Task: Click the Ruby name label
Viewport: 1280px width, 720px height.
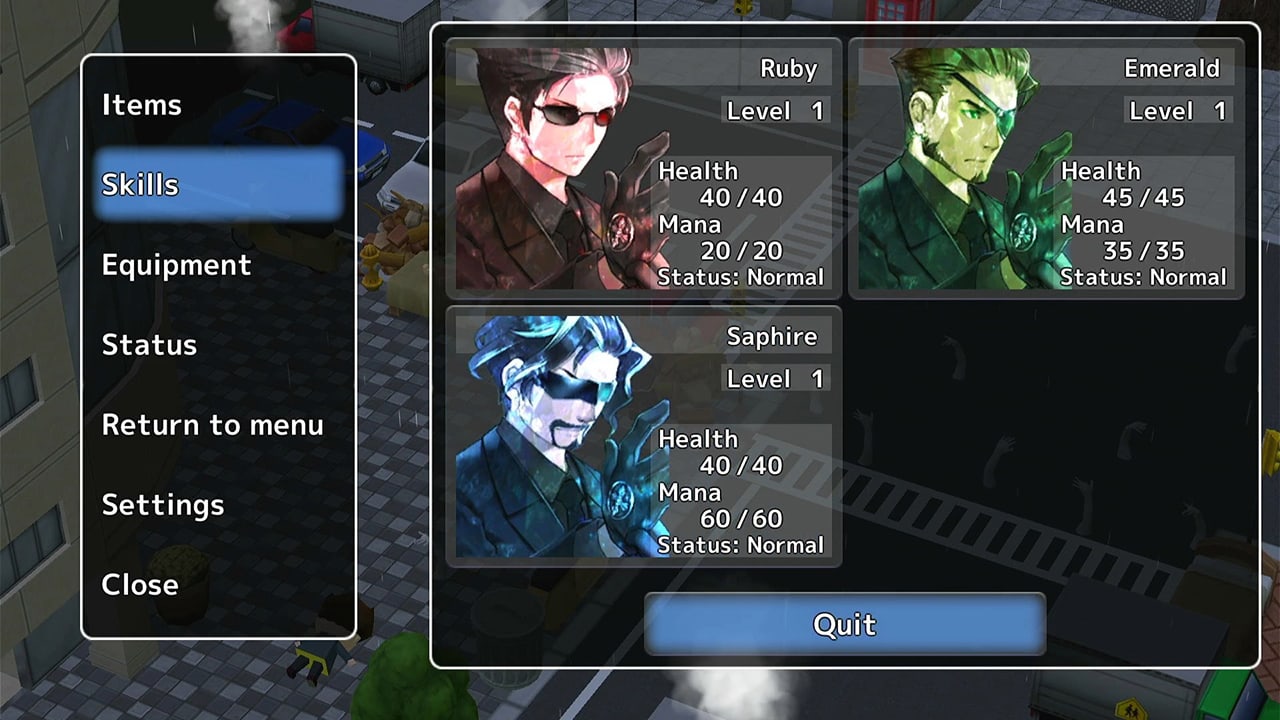Action: coord(789,68)
